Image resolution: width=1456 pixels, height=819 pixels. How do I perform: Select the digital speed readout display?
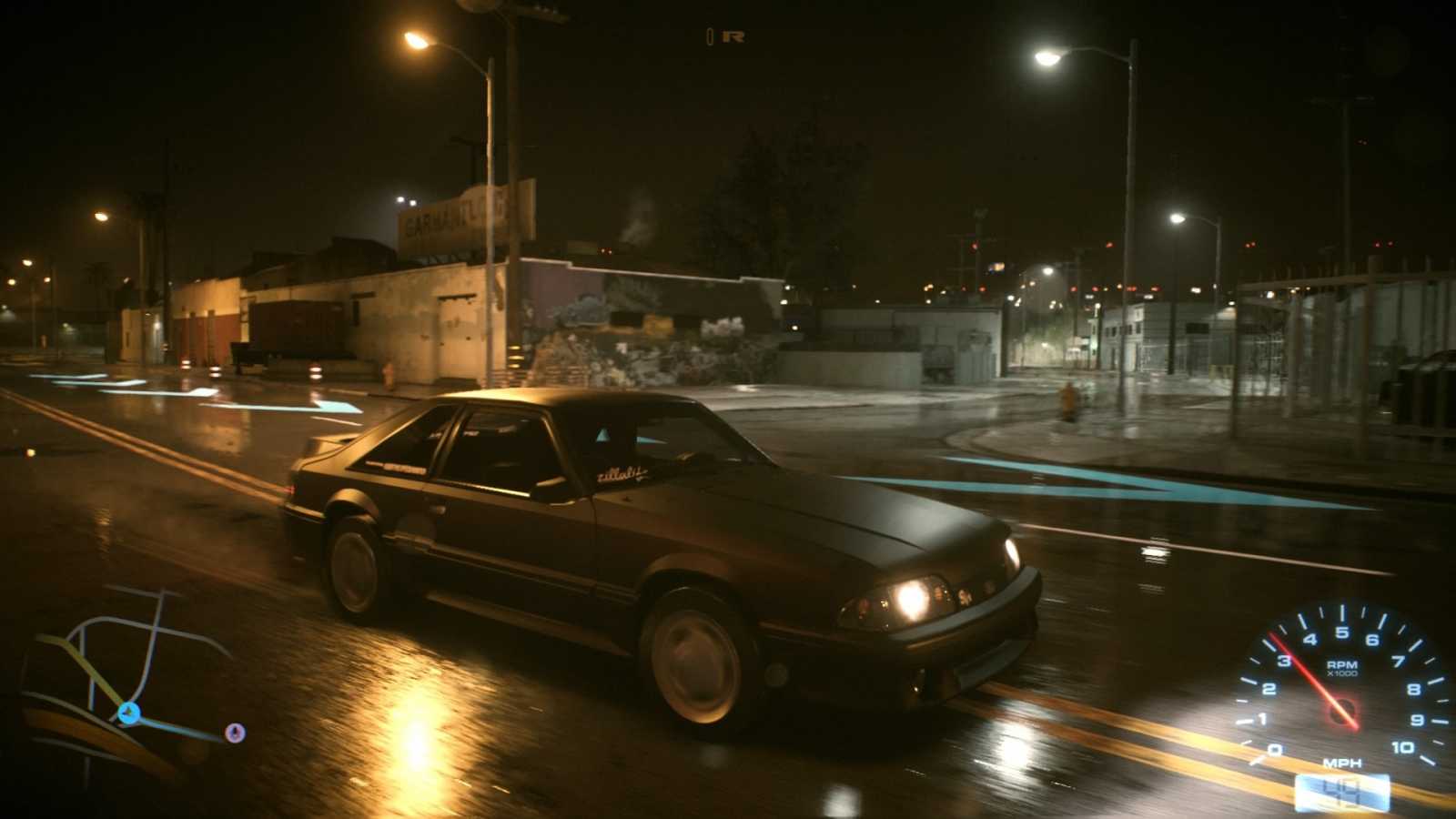coord(1342,790)
